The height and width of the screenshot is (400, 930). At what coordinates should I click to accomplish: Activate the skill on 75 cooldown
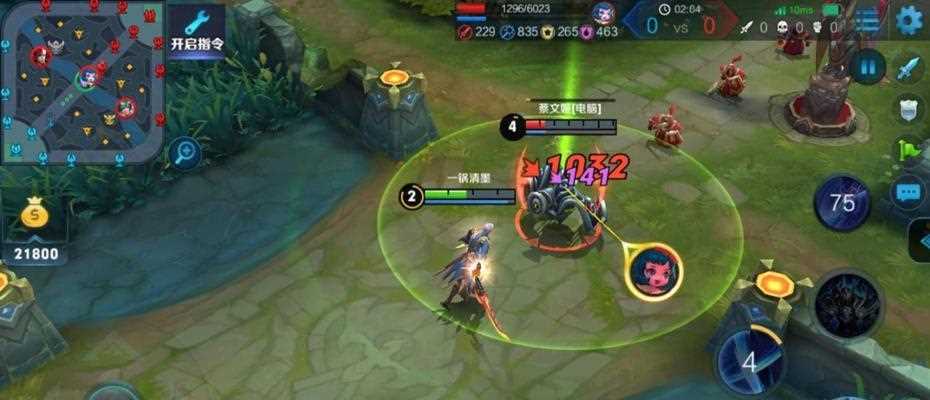843,204
